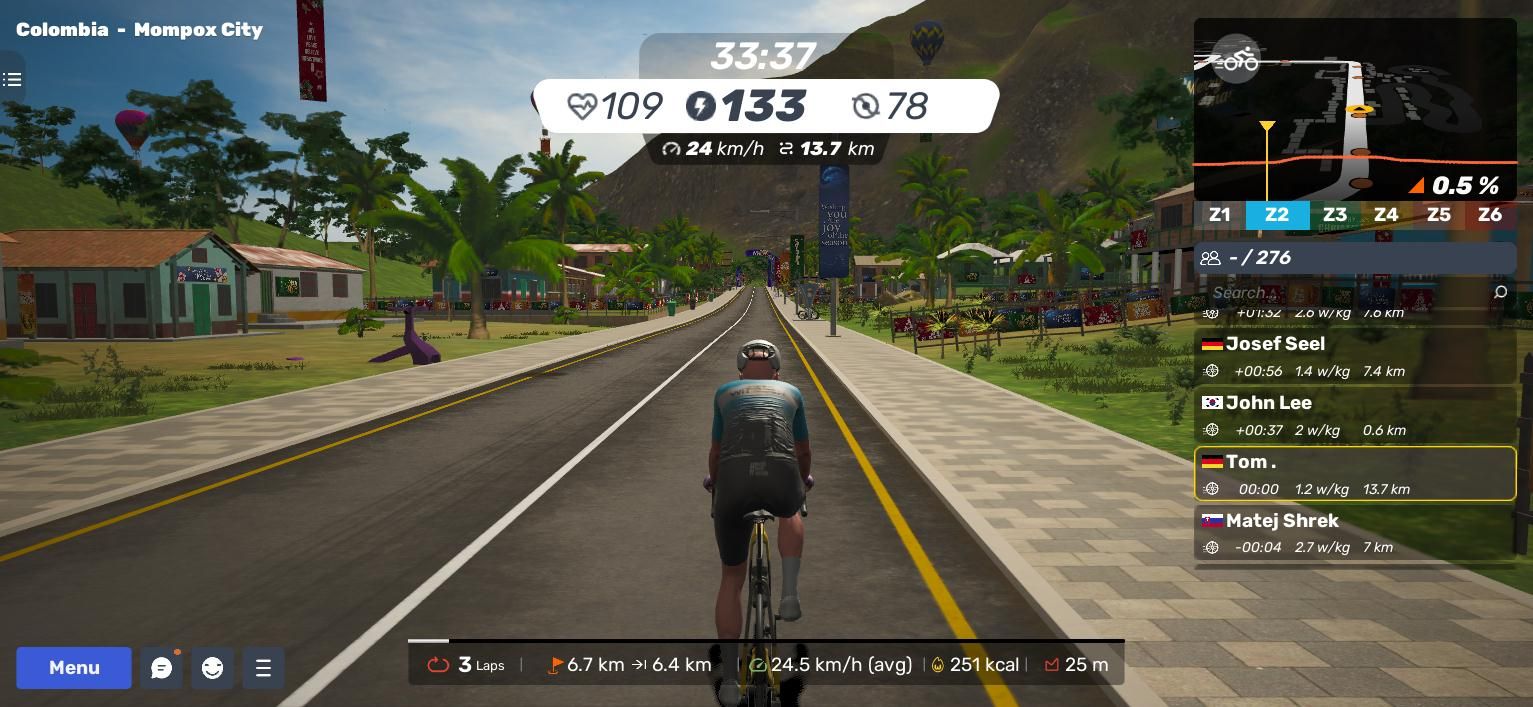
Task: Click the cyclist icon on the minimap
Action: [1236, 60]
